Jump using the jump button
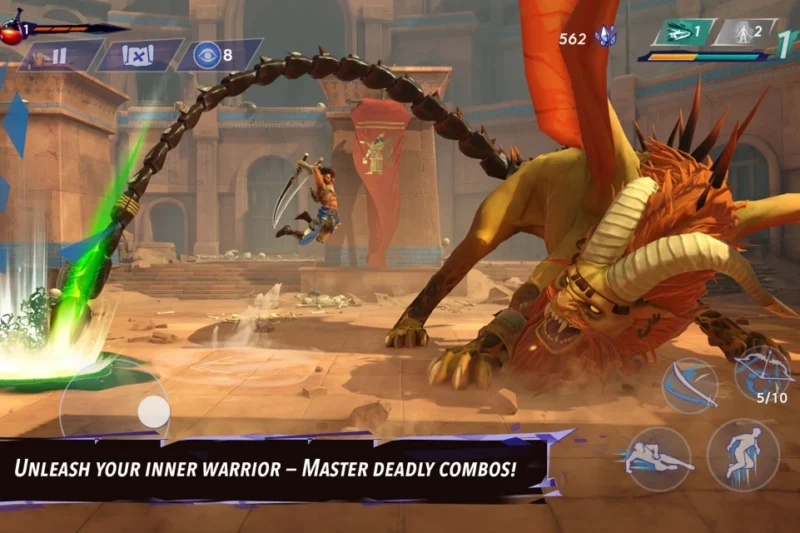 click(x=742, y=454)
